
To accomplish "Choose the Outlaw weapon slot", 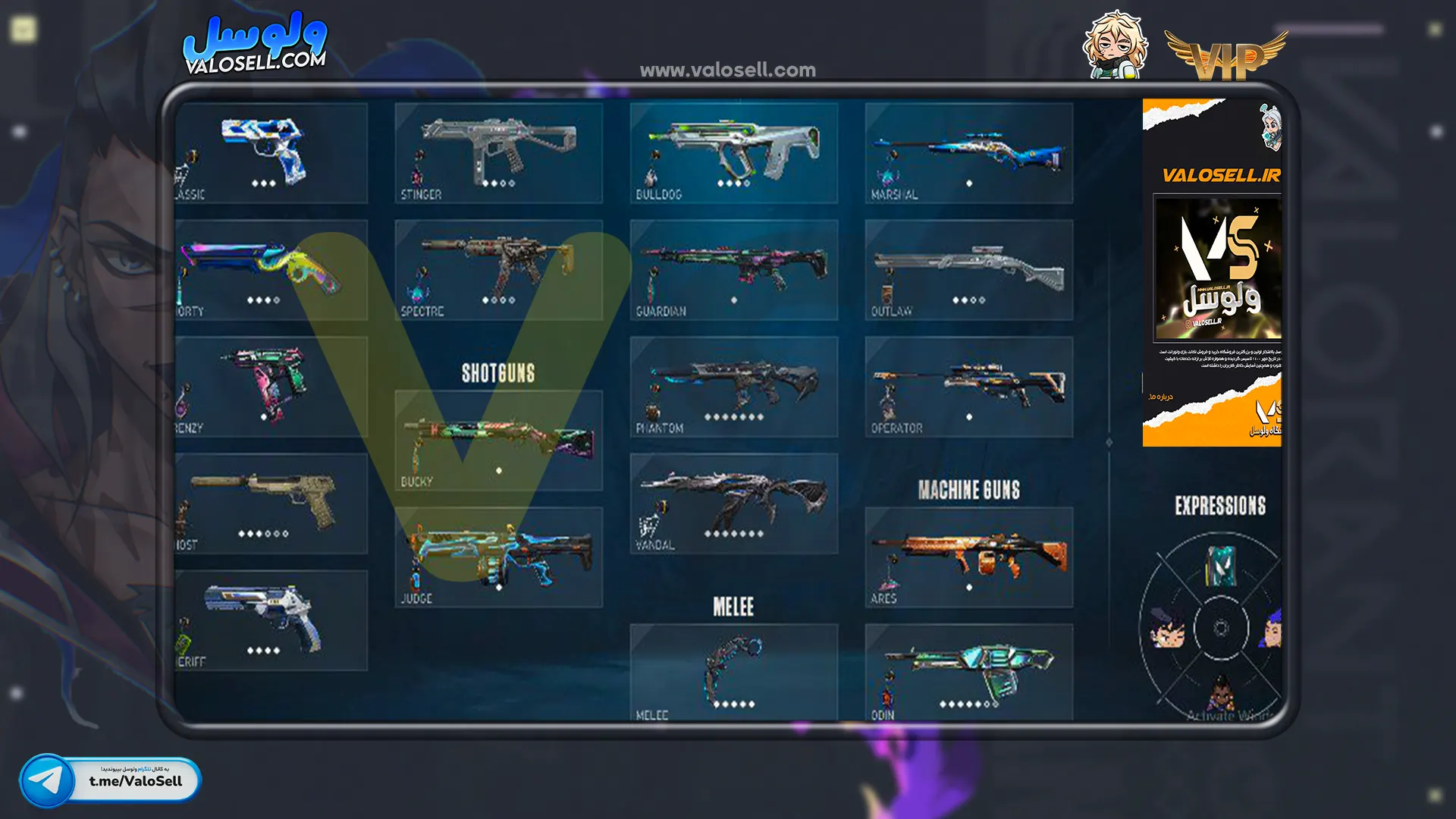I will tap(968, 270).
